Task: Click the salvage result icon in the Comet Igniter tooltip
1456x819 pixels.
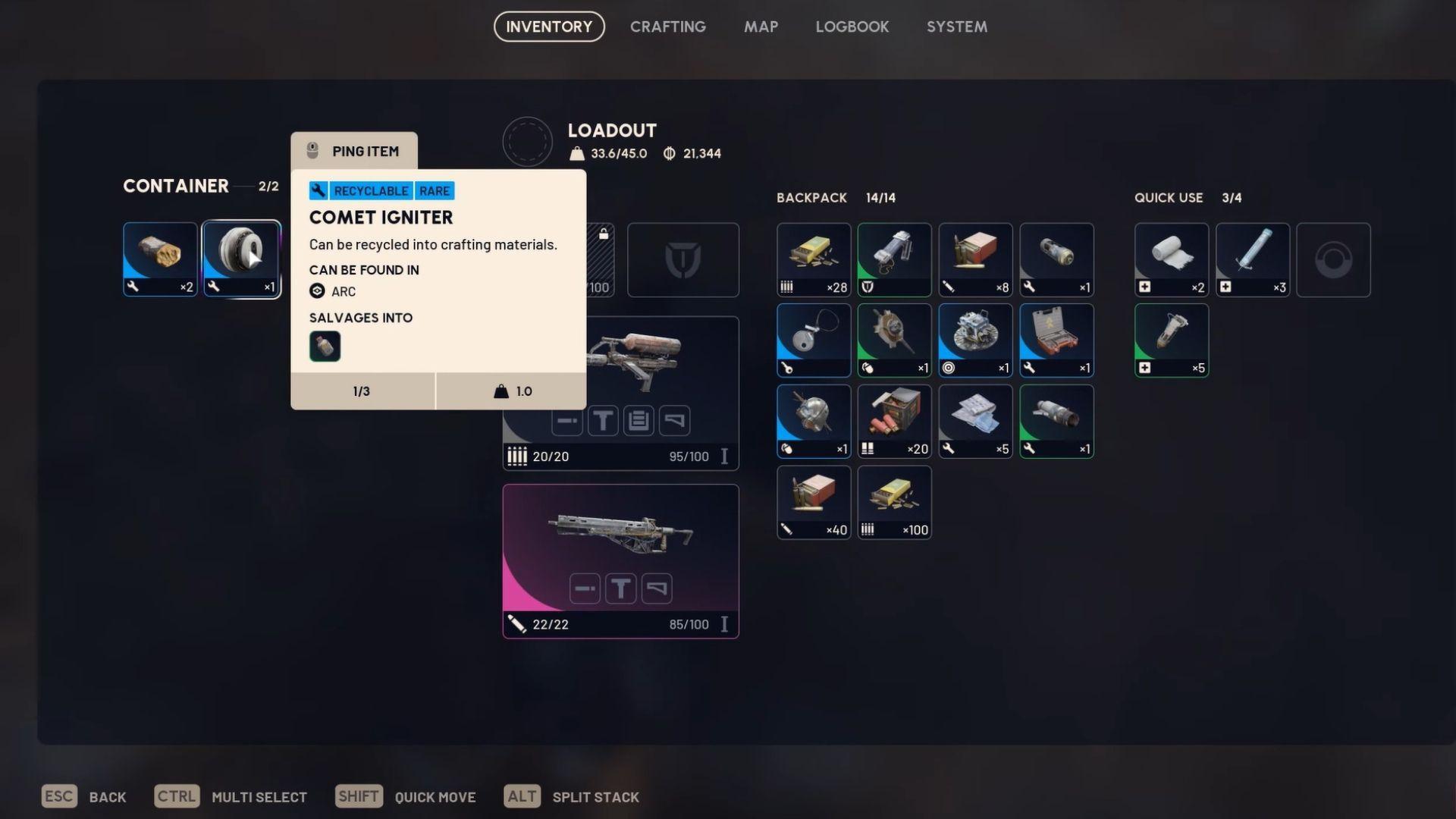Action: 325,347
